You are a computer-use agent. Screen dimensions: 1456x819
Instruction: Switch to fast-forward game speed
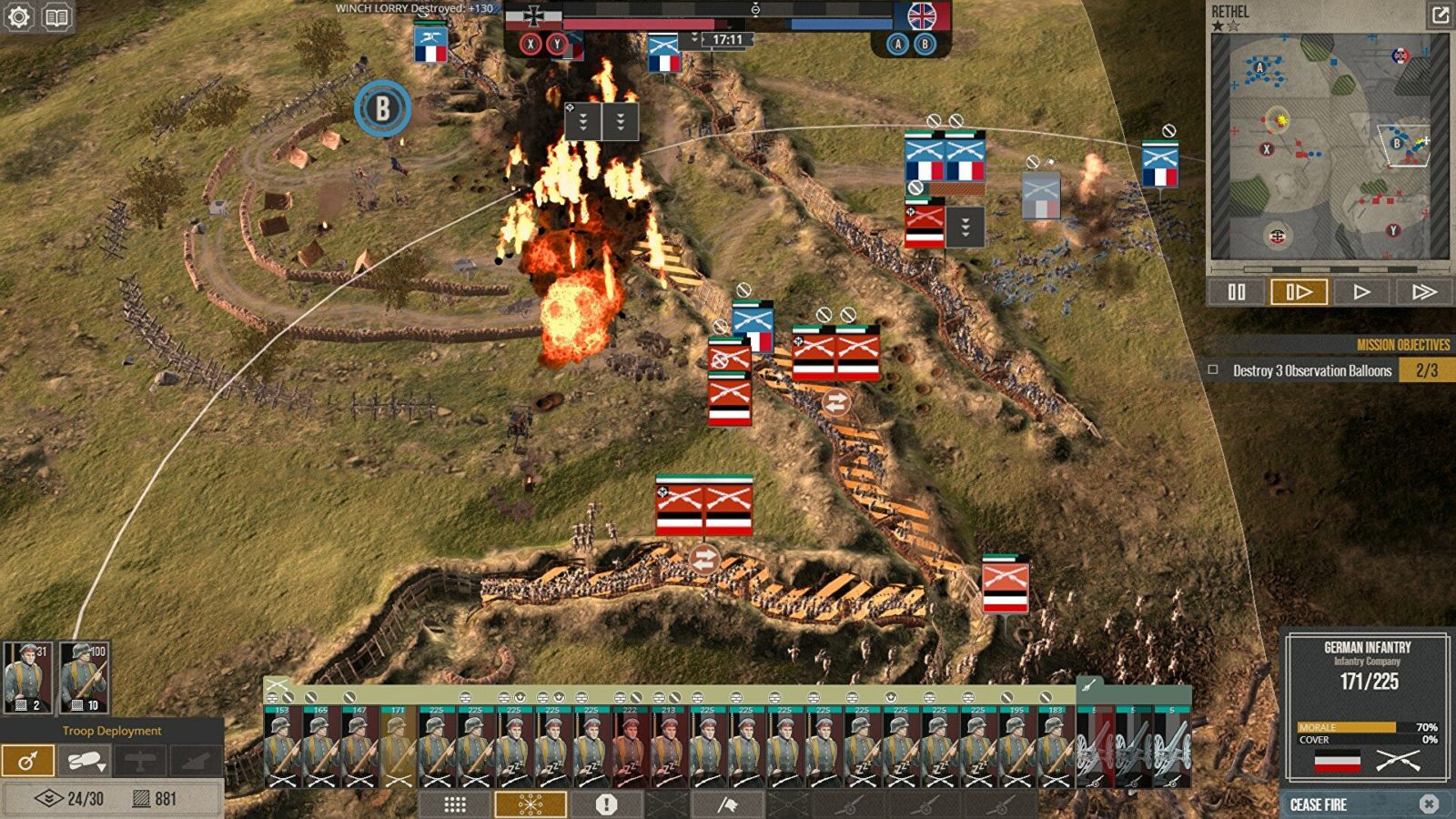[x=1423, y=292]
